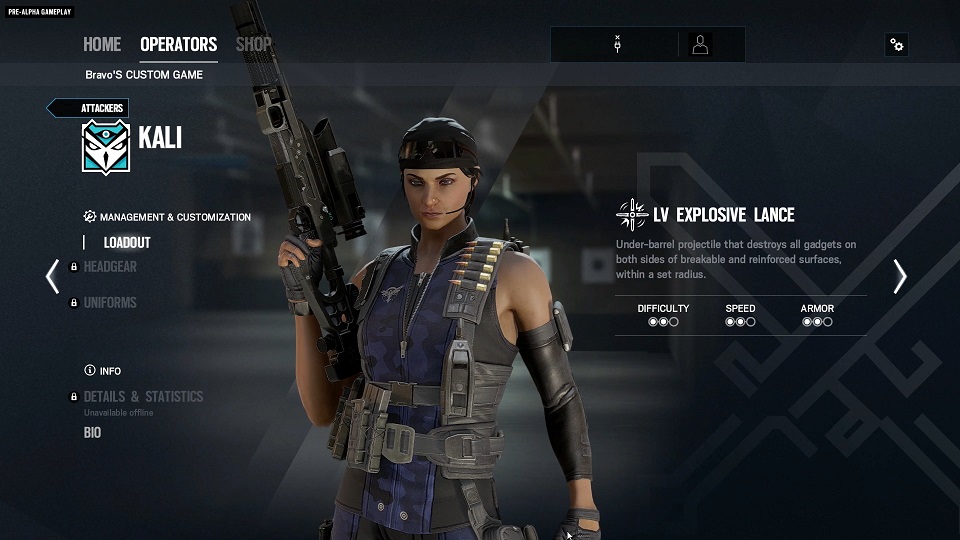This screenshot has height=540, width=960.
Task: Open the Shop tab
Action: (x=253, y=44)
